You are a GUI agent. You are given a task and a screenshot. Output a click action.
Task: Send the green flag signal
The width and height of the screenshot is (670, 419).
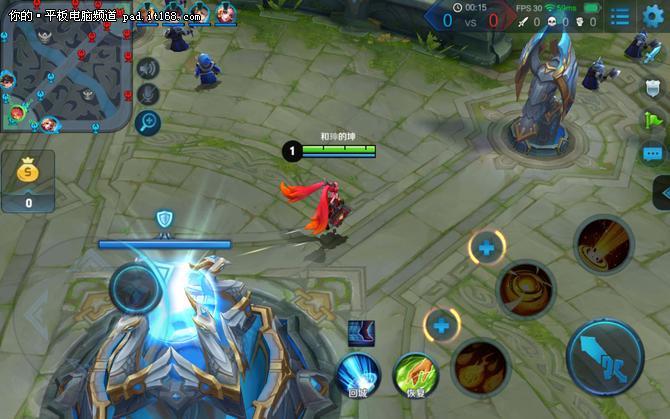pyautogui.click(x=653, y=120)
